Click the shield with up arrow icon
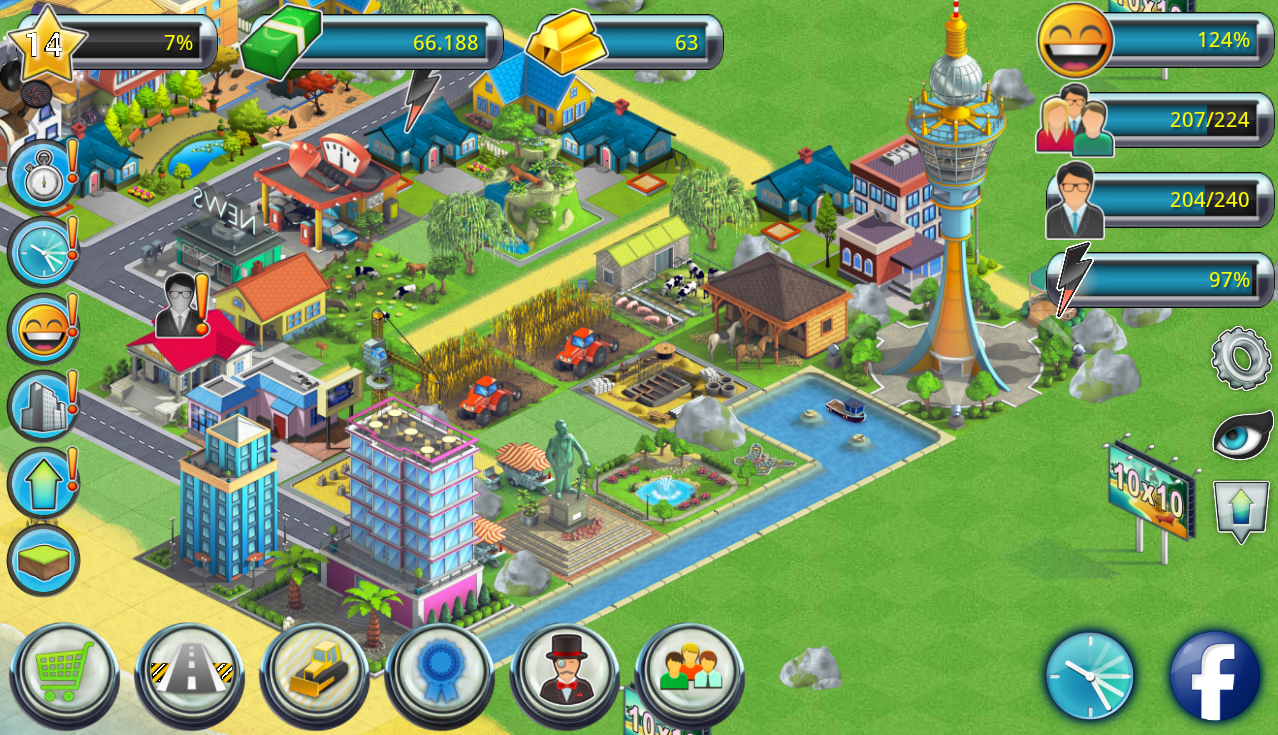The image size is (1278, 735). click(1240, 510)
